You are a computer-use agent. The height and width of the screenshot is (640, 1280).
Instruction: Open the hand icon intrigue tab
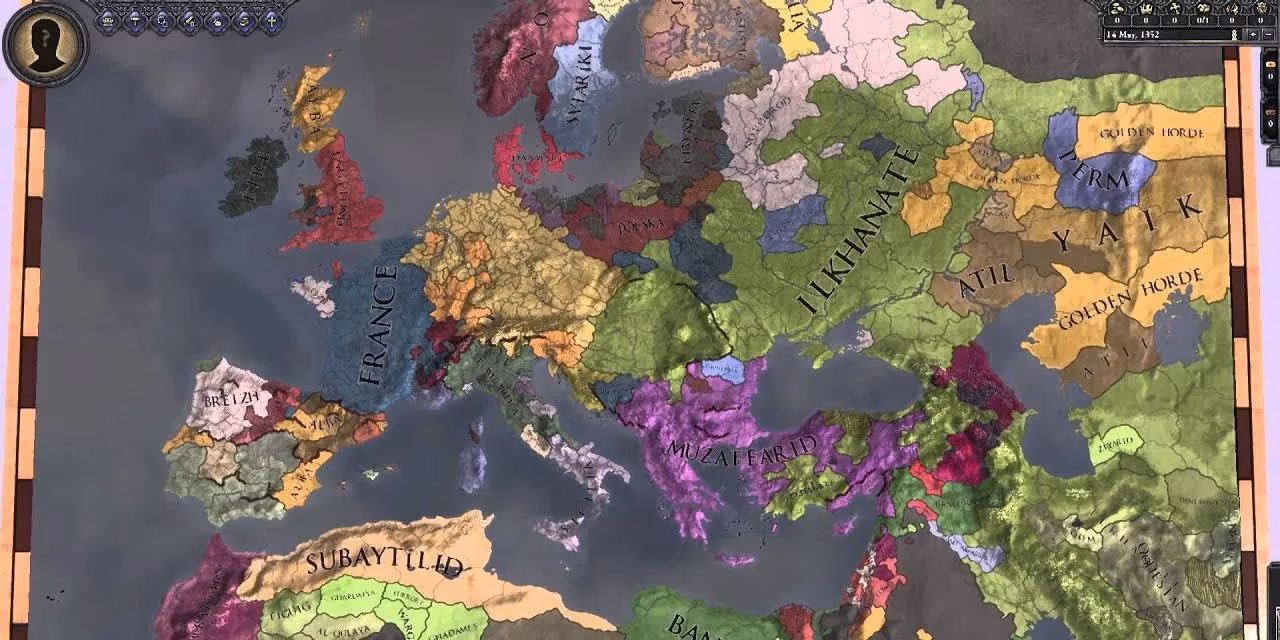[x=217, y=21]
